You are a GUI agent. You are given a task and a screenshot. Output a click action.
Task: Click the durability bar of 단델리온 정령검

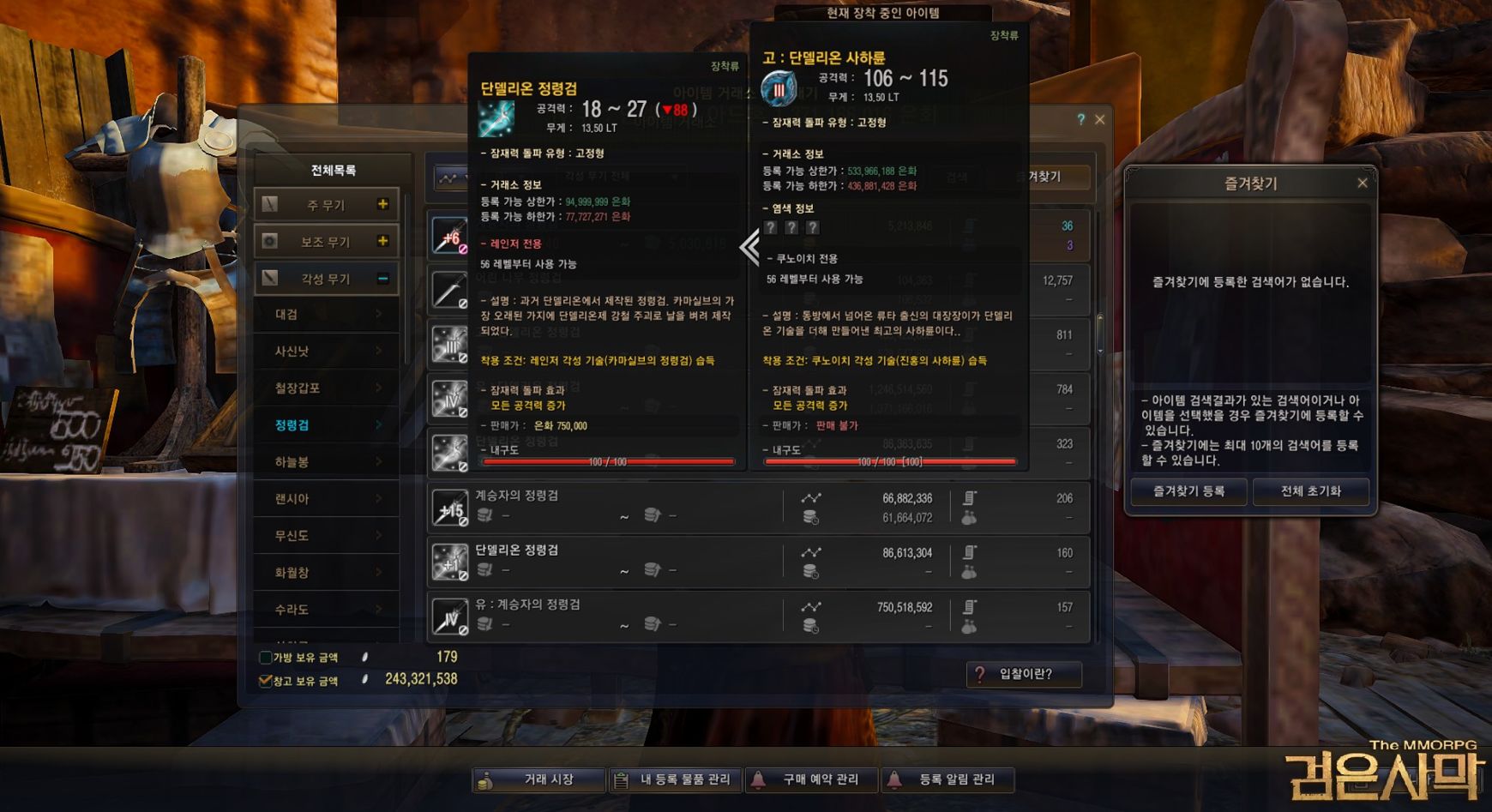pos(609,462)
